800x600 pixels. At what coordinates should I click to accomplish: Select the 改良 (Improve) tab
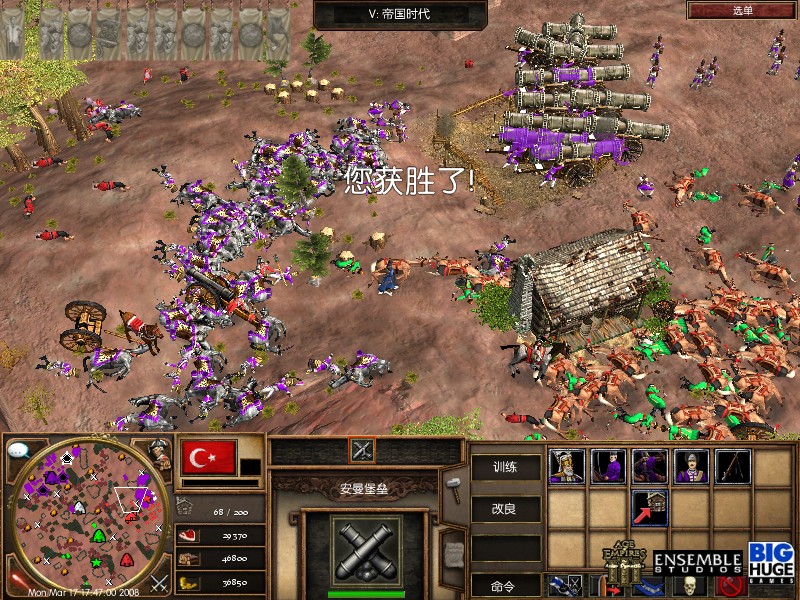505,508
